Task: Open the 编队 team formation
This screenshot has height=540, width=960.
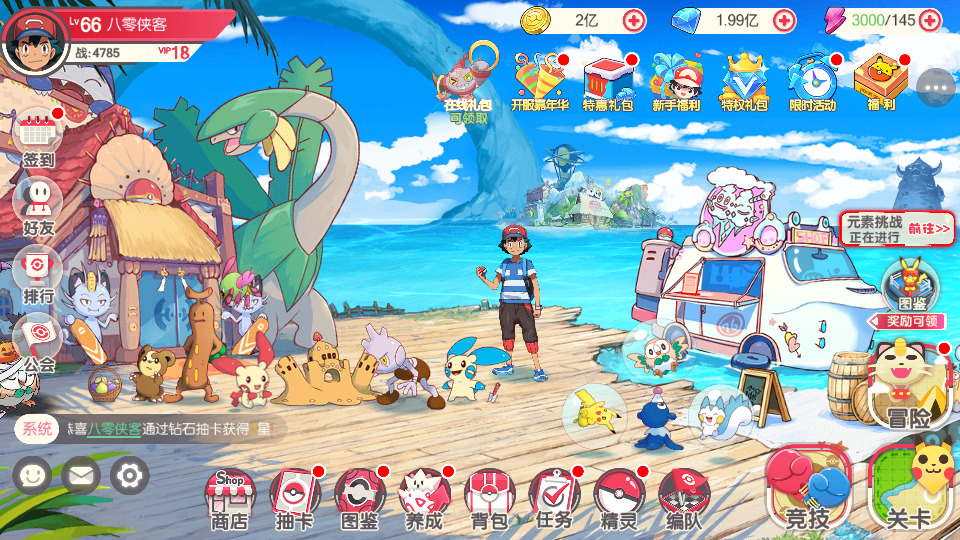Action: (684, 495)
